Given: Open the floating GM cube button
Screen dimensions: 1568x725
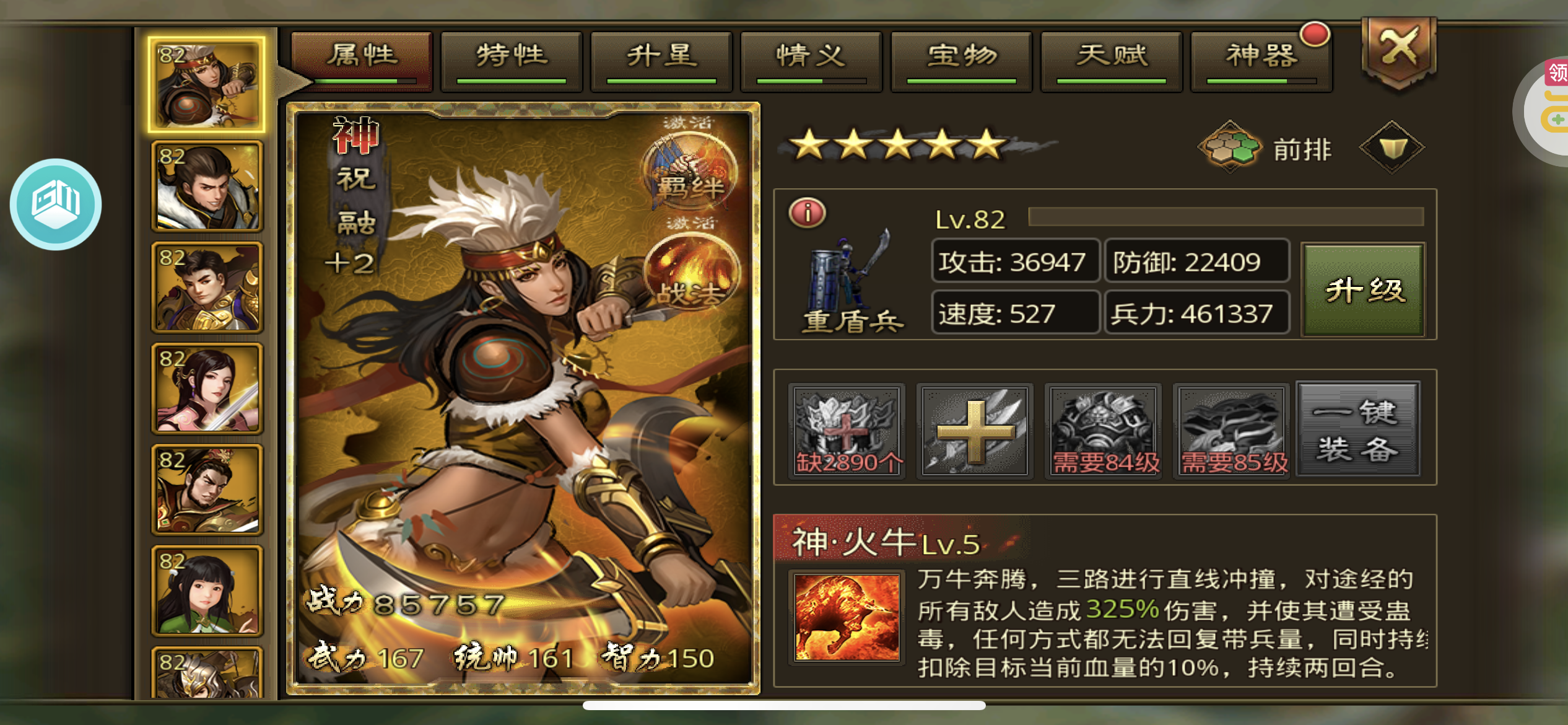Looking at the screenshot, I should 56,204.
